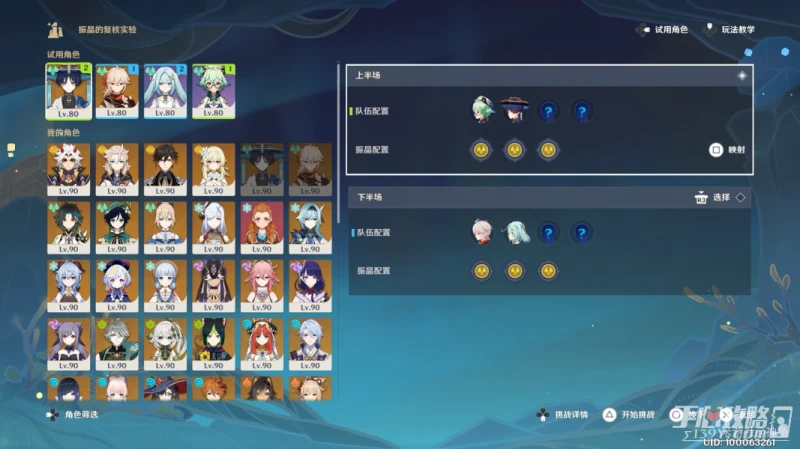Choose Ganyu's Lv.90 portrait
The width and height of the screenshot is (800, 449).
pos(67,283)
